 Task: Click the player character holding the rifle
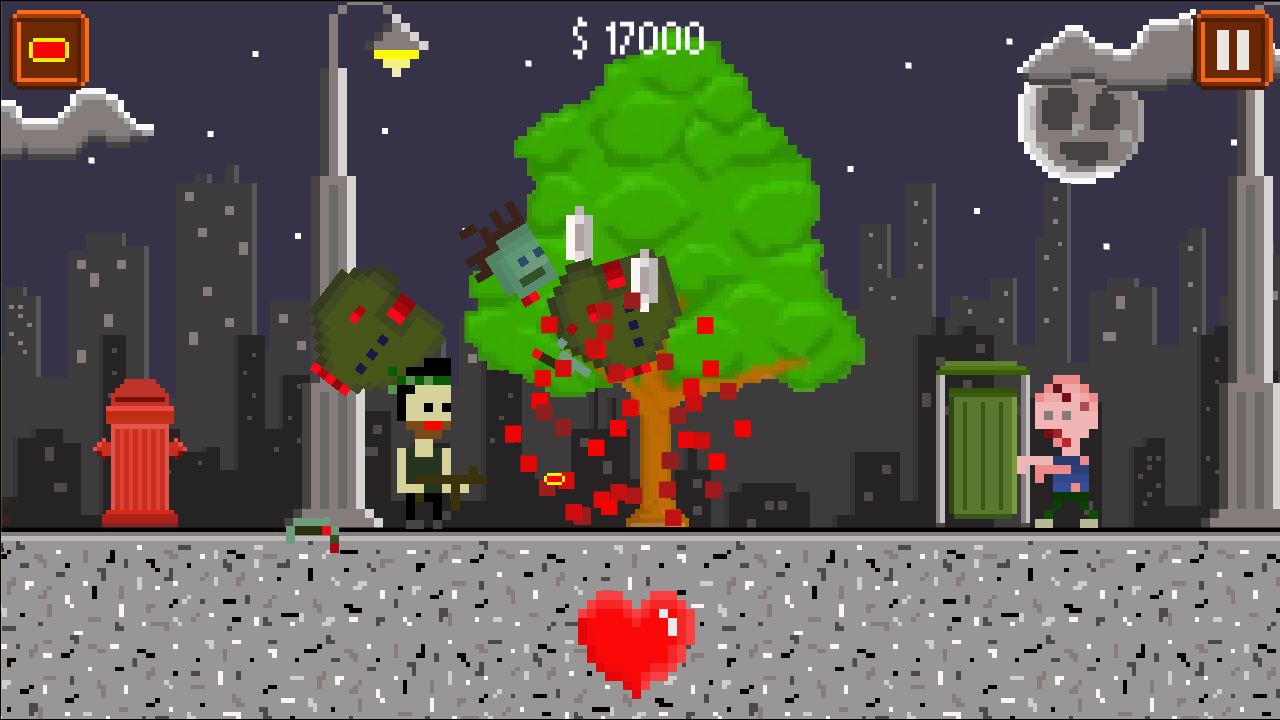[428, 445]
